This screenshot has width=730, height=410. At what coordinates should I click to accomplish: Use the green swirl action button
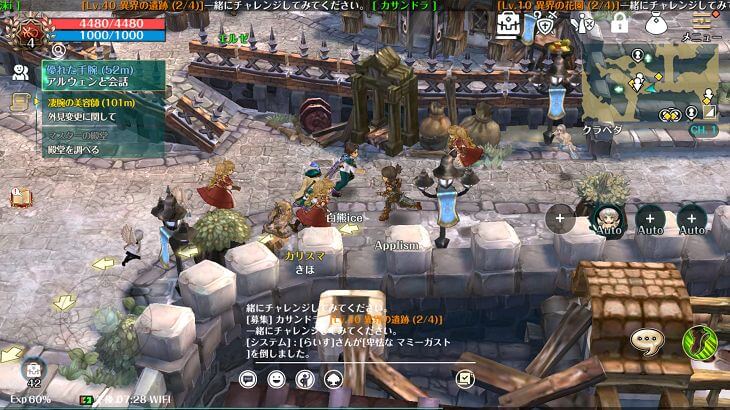[700, 343]
